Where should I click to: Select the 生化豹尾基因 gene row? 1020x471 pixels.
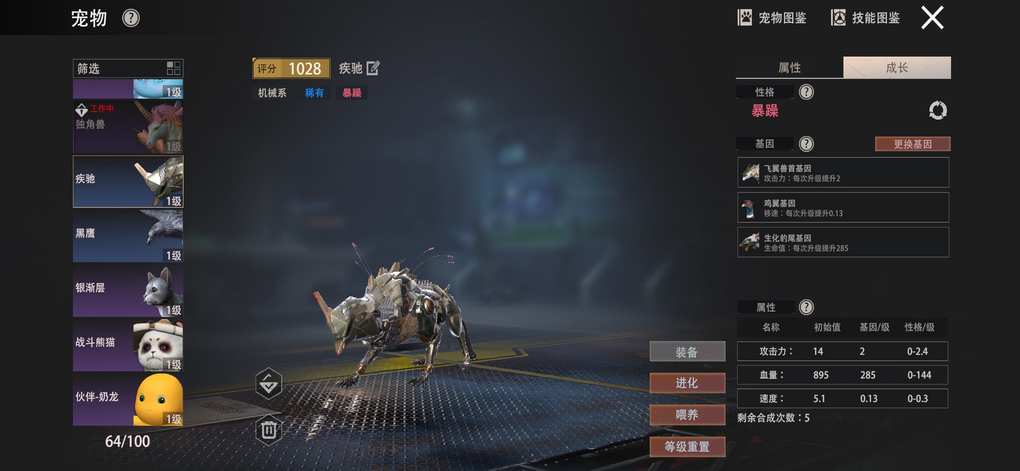[x=843, y=242]
